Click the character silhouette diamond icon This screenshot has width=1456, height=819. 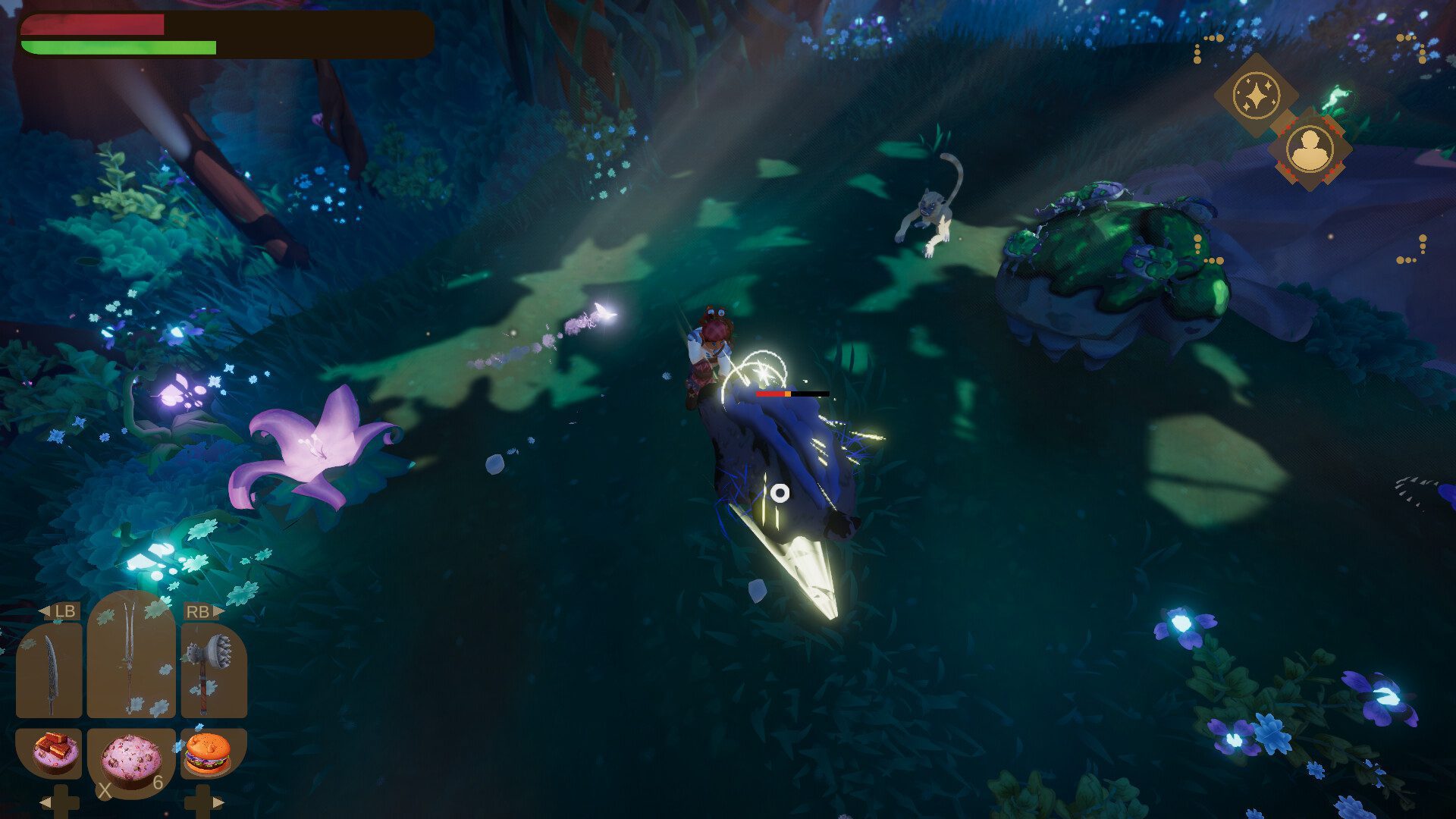click(x=1310, y=149)
